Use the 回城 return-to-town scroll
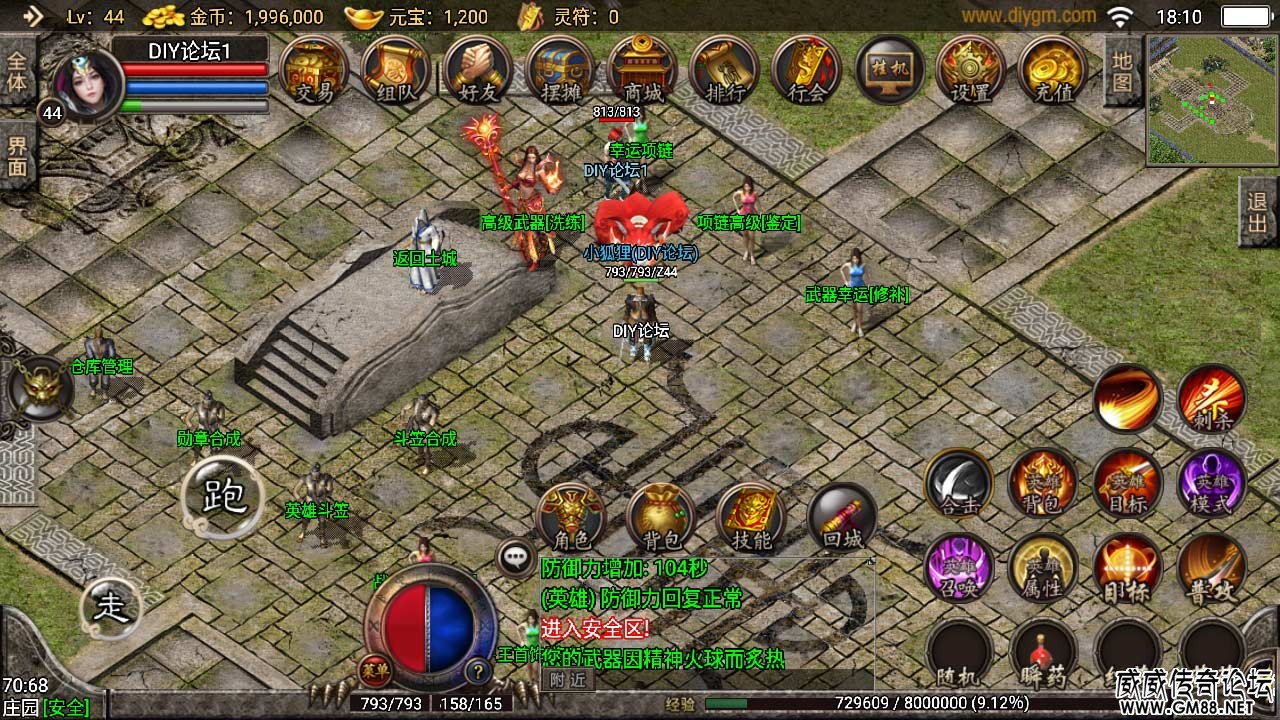 [x=842, y=518]
